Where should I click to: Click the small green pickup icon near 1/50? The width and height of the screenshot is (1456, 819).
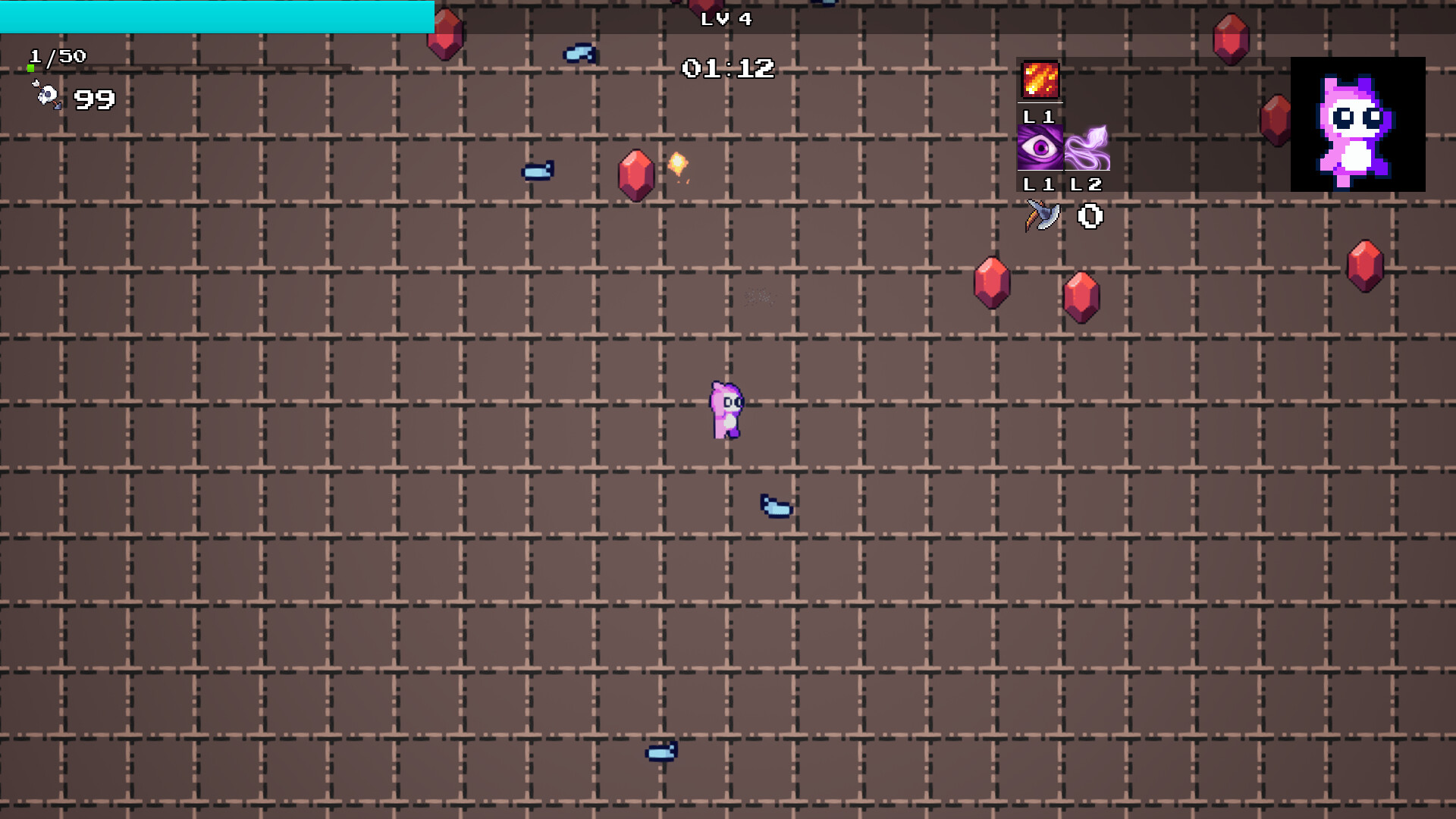[x=30, y=67]
